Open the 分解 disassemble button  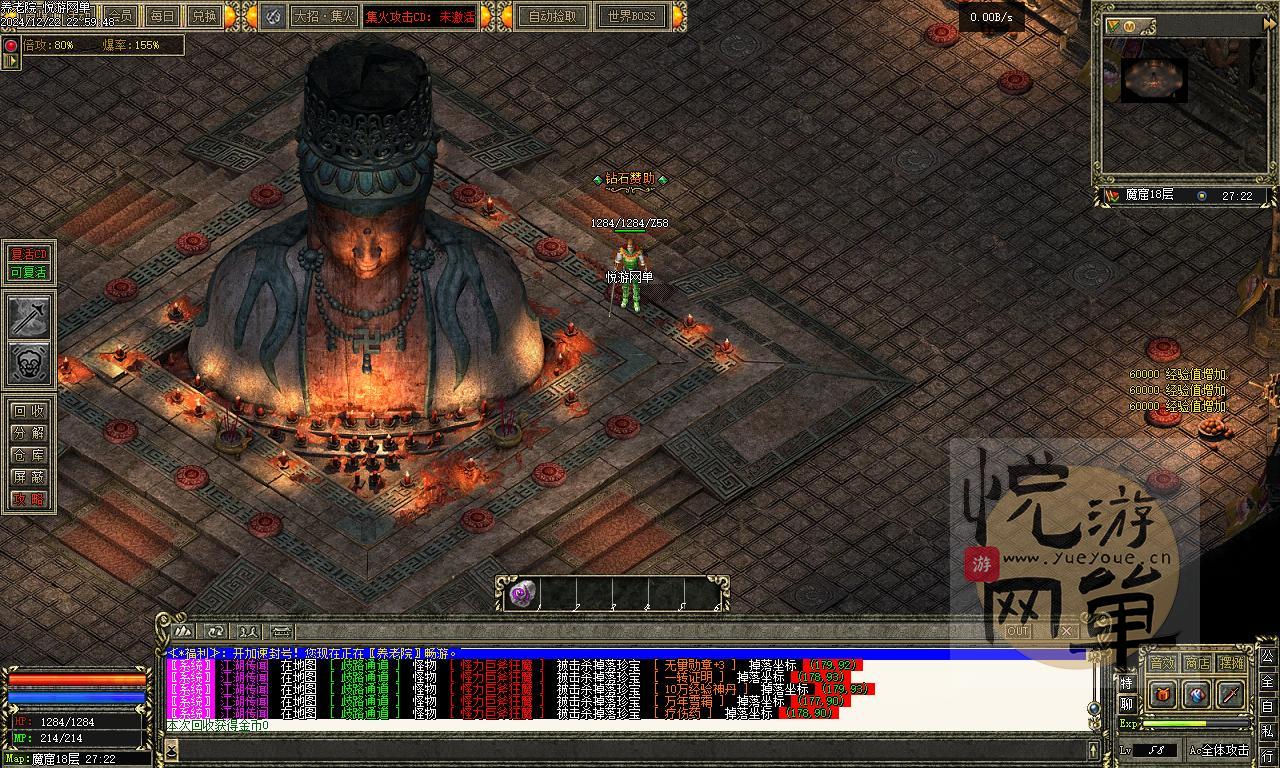(29, 433)
